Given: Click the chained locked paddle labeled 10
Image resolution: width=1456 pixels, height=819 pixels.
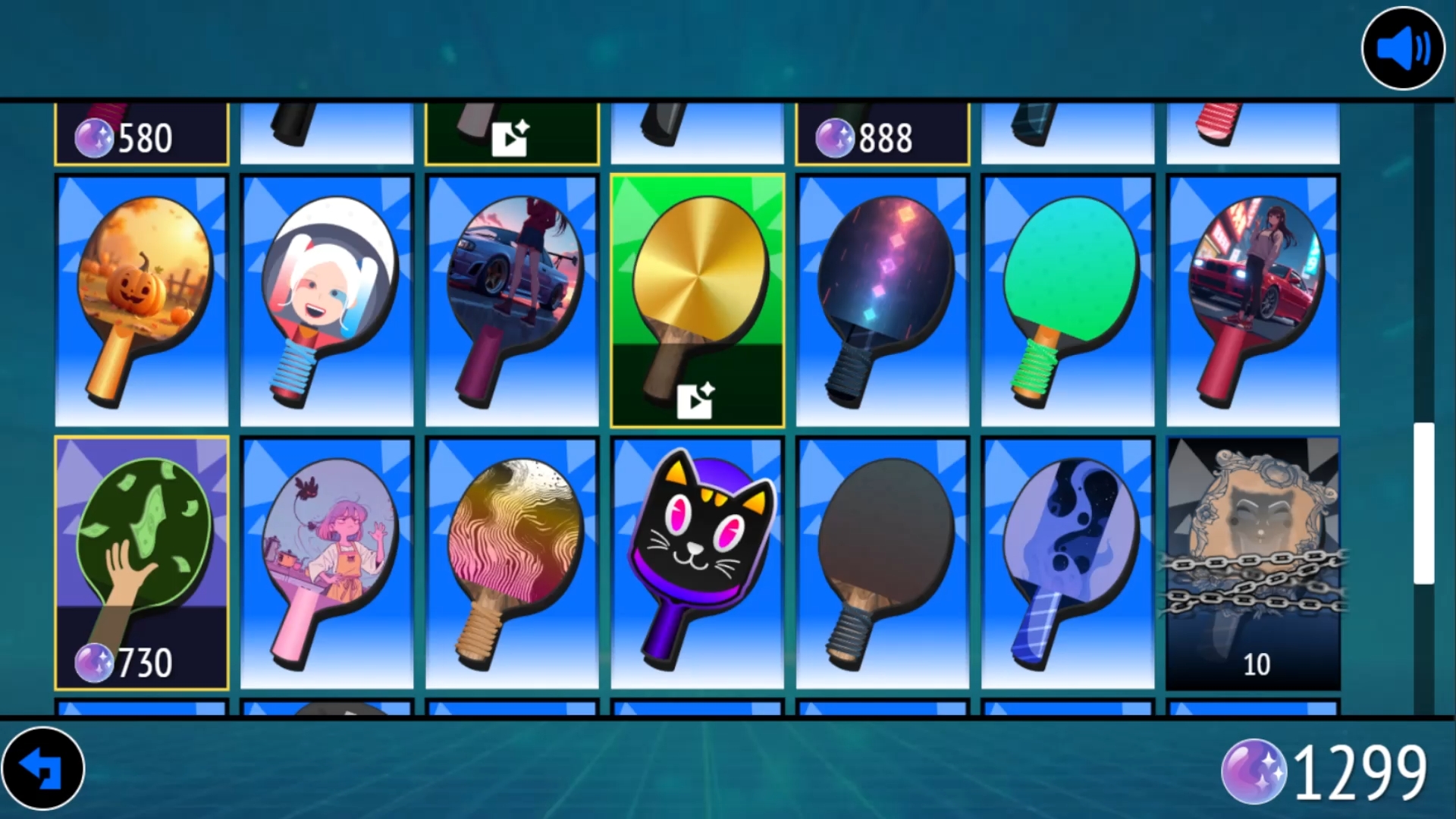Looking at the screenshot, I should 1253,563.
